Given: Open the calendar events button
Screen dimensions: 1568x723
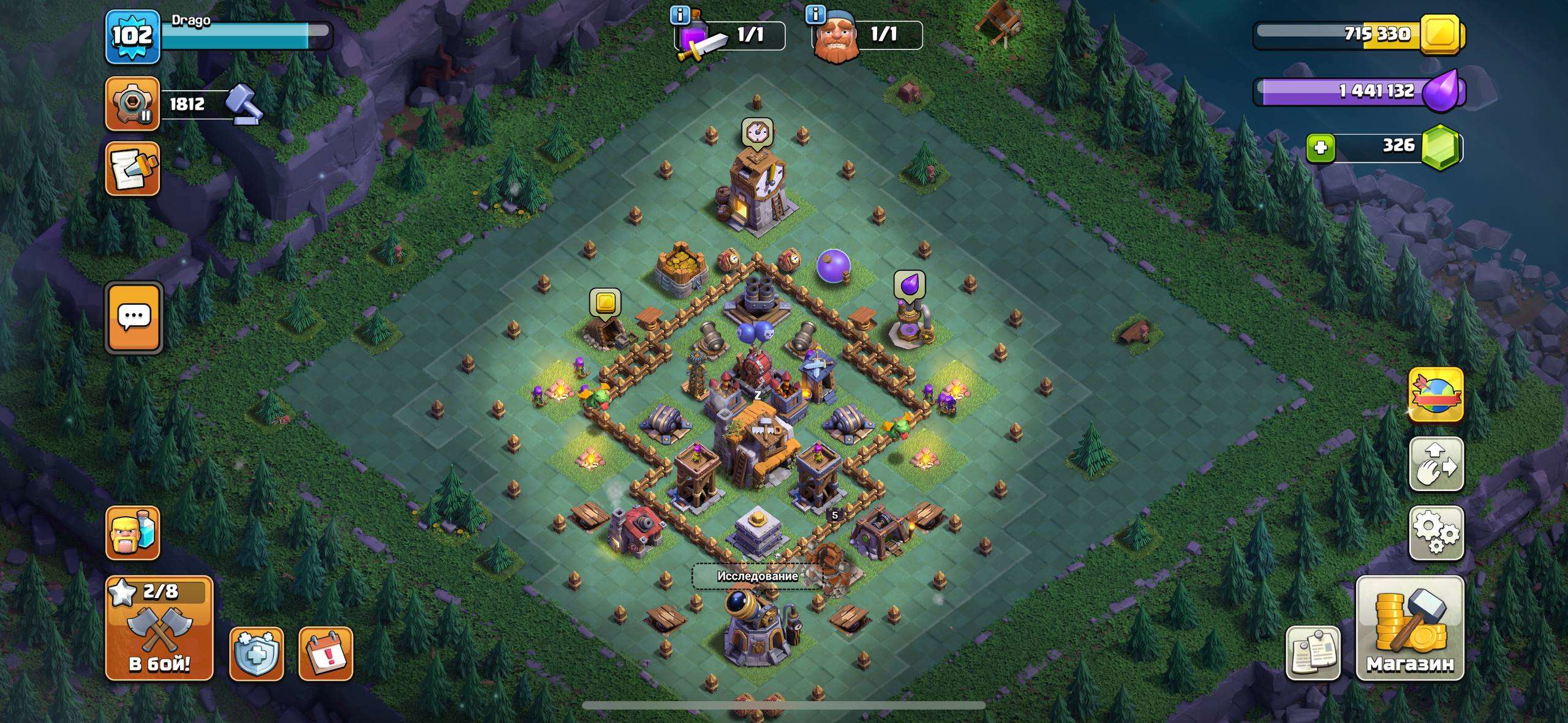Looking at the screenshot, I should click(x=326, y=654).
